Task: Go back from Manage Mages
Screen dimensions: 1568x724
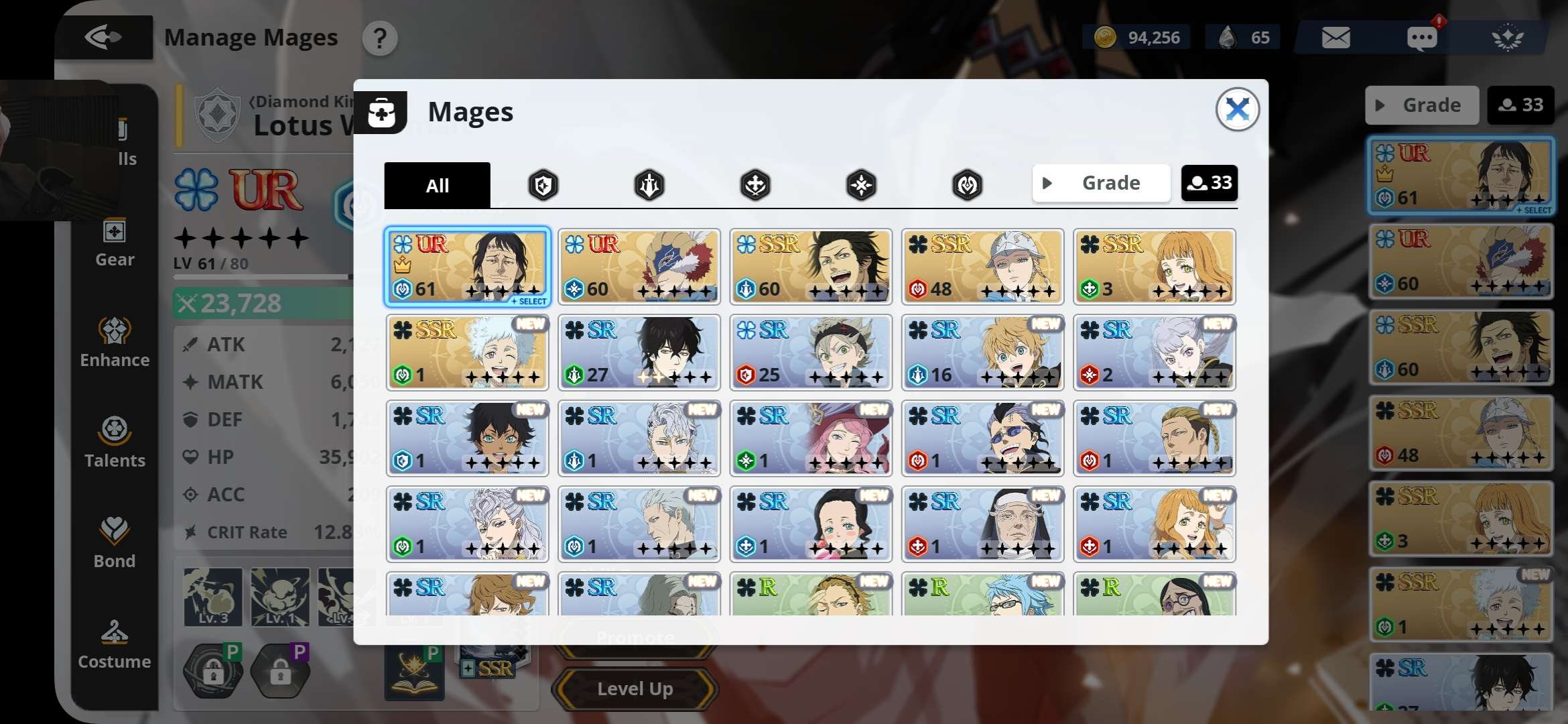Action: point(103,37)
